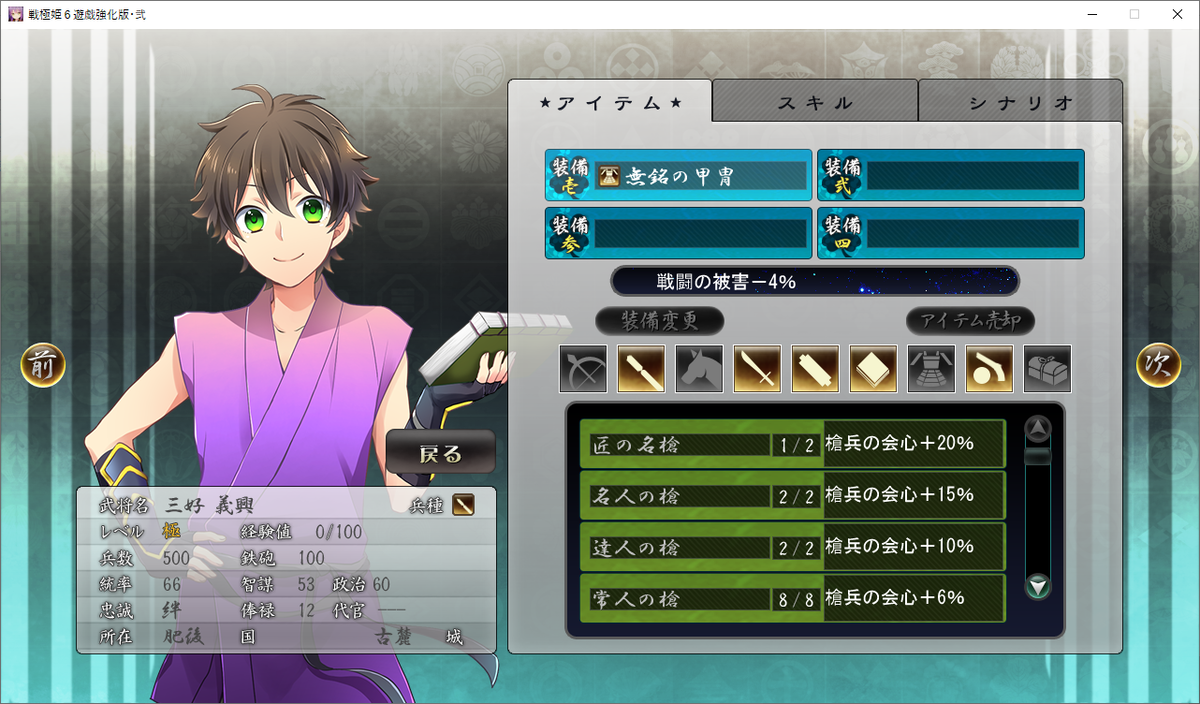Screen dimensions: 1200x704
Task: Open the アイテム売却 sell option
Action: pos(970,321)
